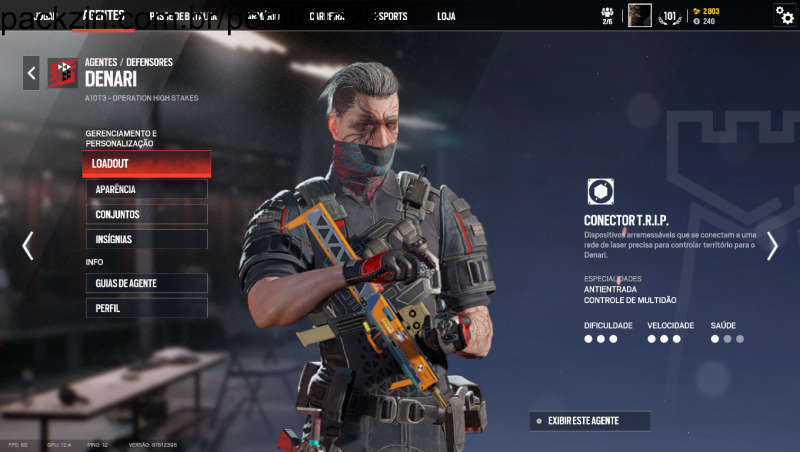Click the renown currency balance
Screen dimensions: 800x452
pyautogui.click(x=706, y=11)
